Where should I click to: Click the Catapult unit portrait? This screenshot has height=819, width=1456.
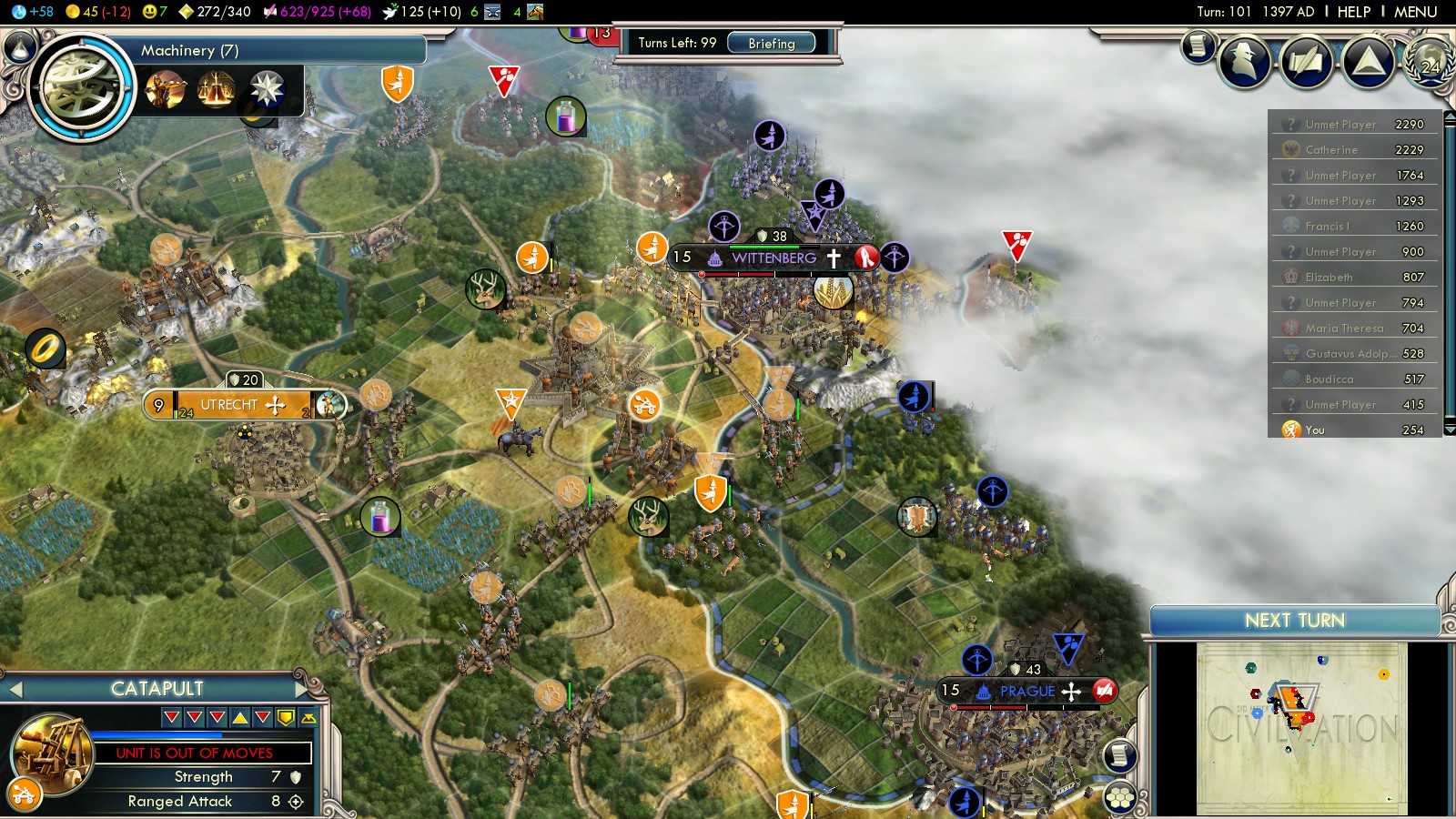click(53, 753)
